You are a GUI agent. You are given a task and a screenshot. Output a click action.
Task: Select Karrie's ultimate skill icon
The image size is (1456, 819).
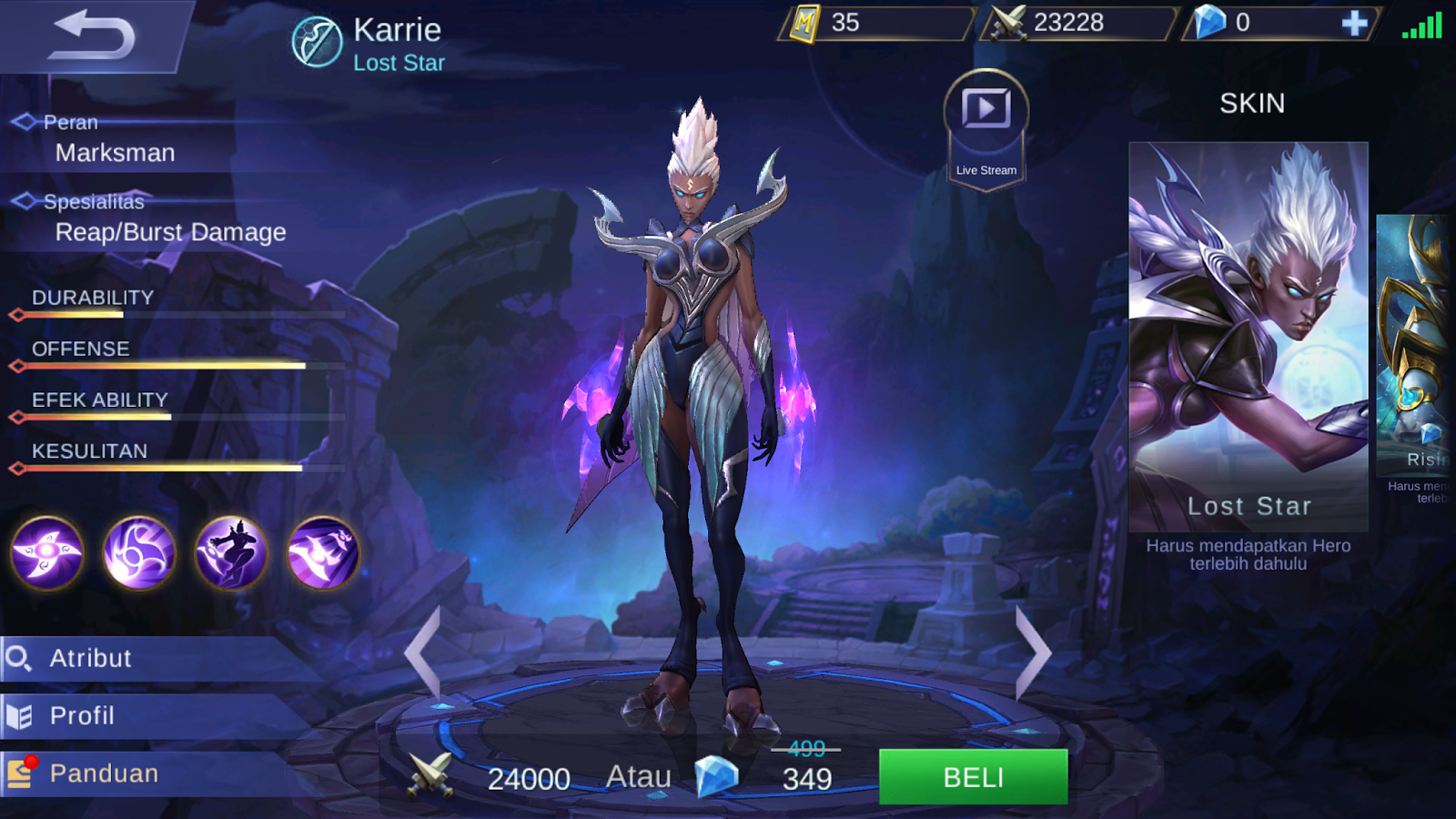[322, 554]
